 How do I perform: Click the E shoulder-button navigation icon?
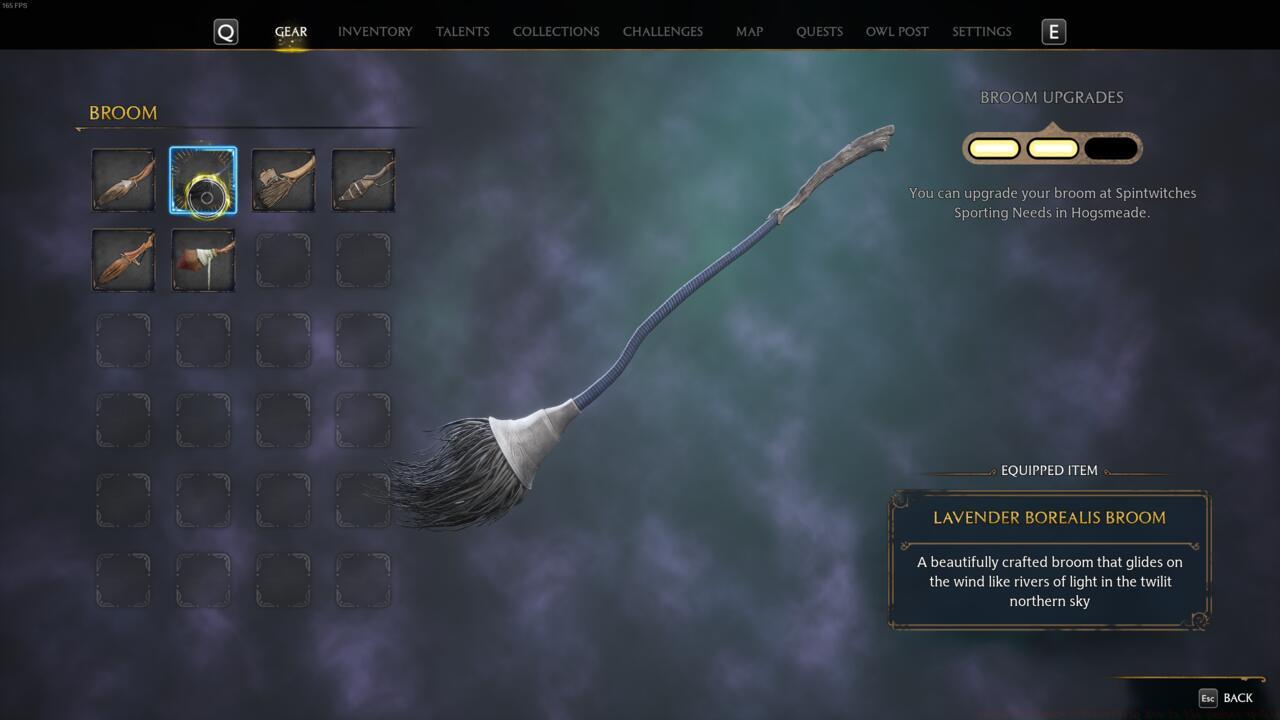coord(1052,31)
